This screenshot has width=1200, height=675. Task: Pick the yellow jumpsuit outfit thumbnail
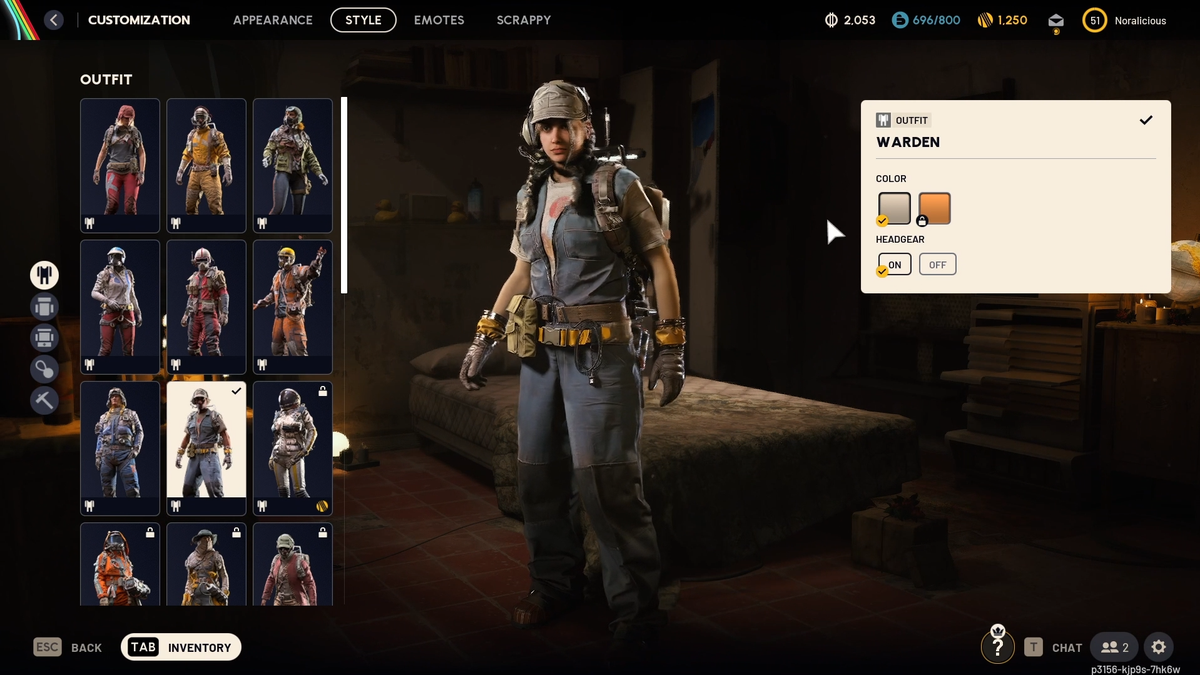click(206, 164)
